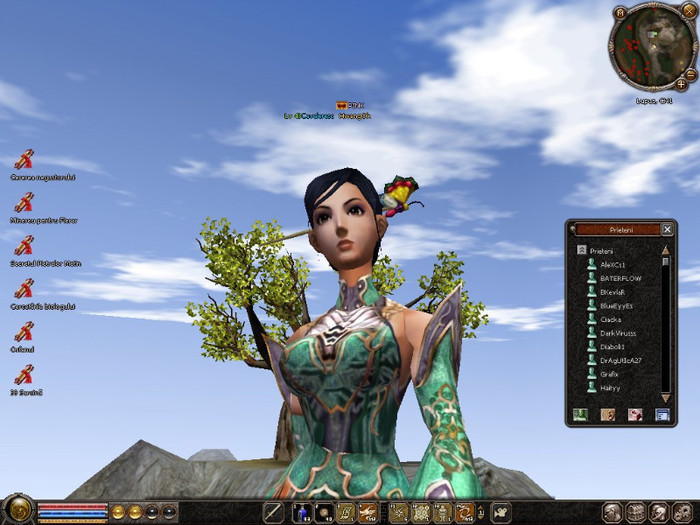Open the Cercetările biologului quest scroll
Viewport: 700px width, 525px height.
[x=24, y=289]
